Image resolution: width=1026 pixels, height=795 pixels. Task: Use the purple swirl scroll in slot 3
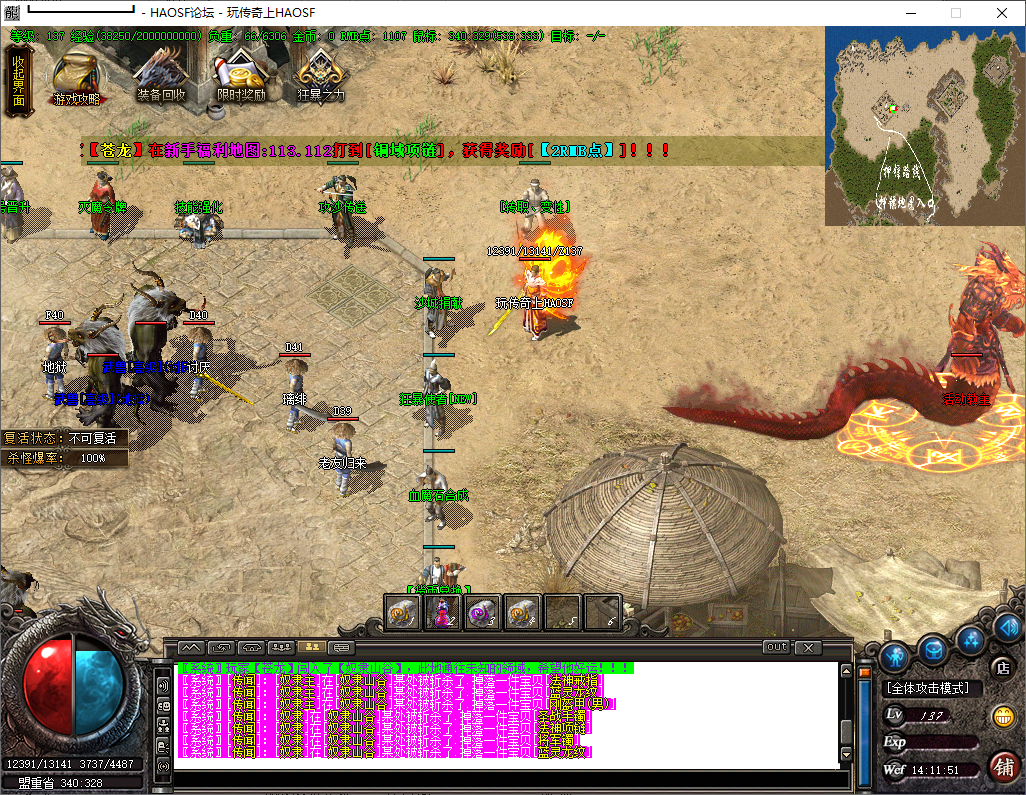(482, 612)
